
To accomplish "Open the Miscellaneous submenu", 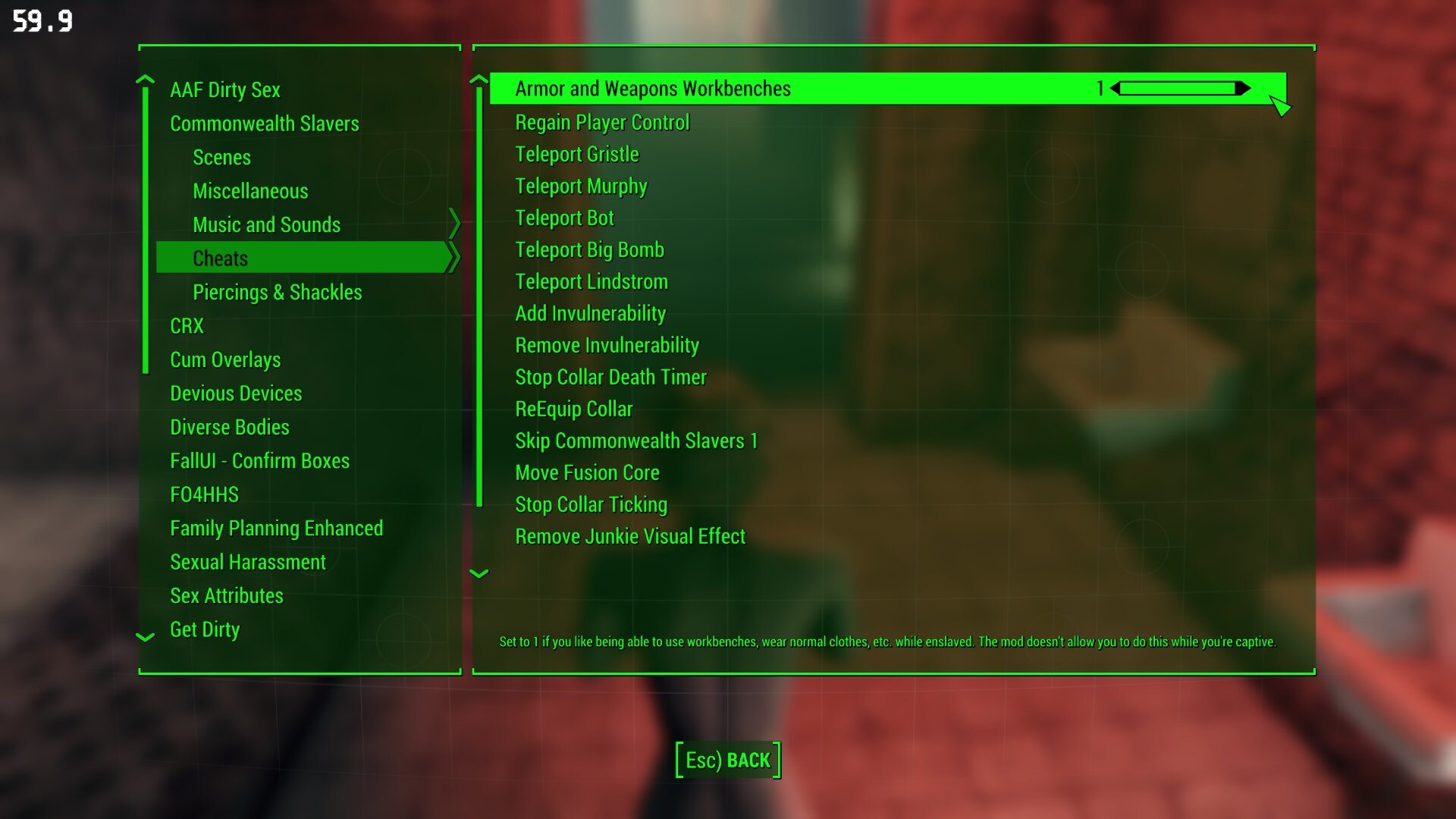I will [x=250, y=190].
